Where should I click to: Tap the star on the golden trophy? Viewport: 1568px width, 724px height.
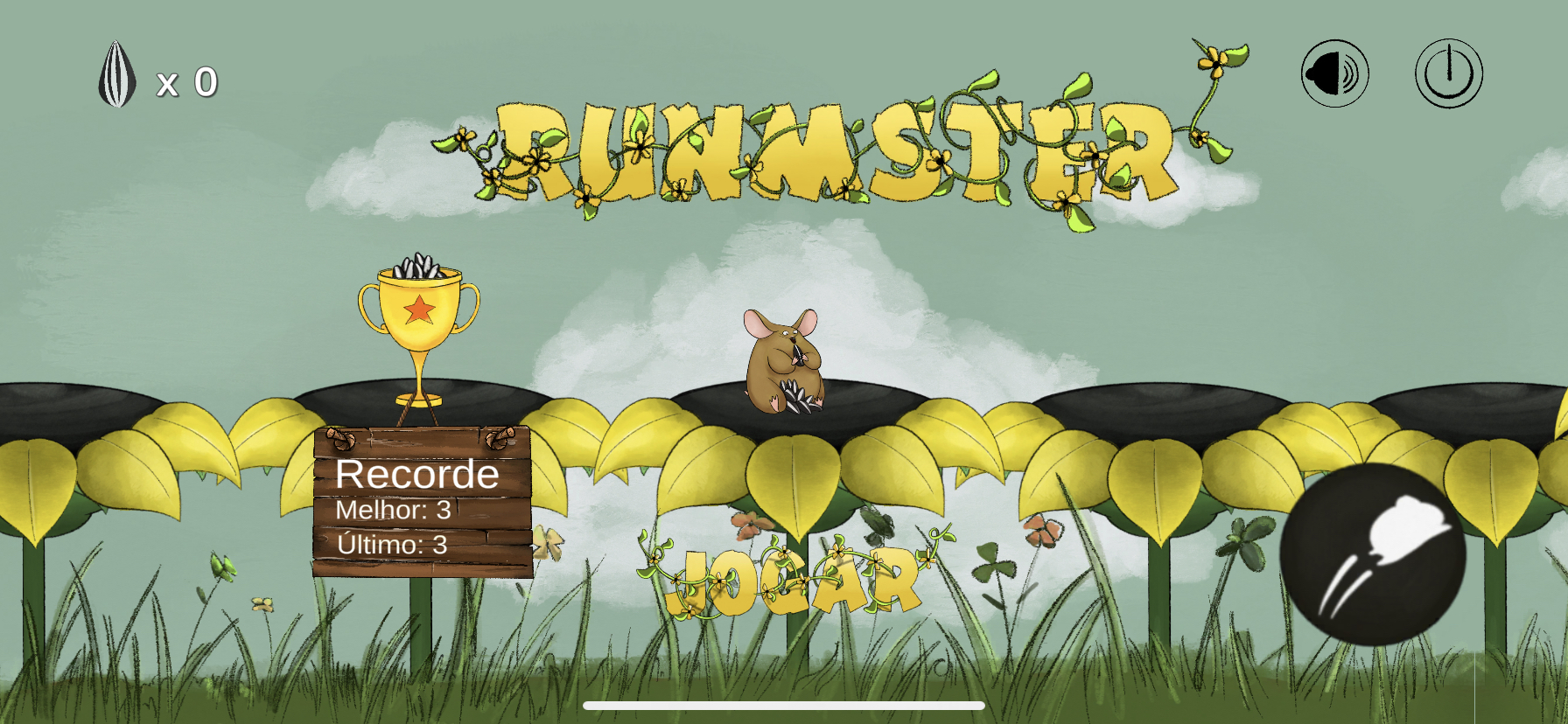tap(419, 308)
